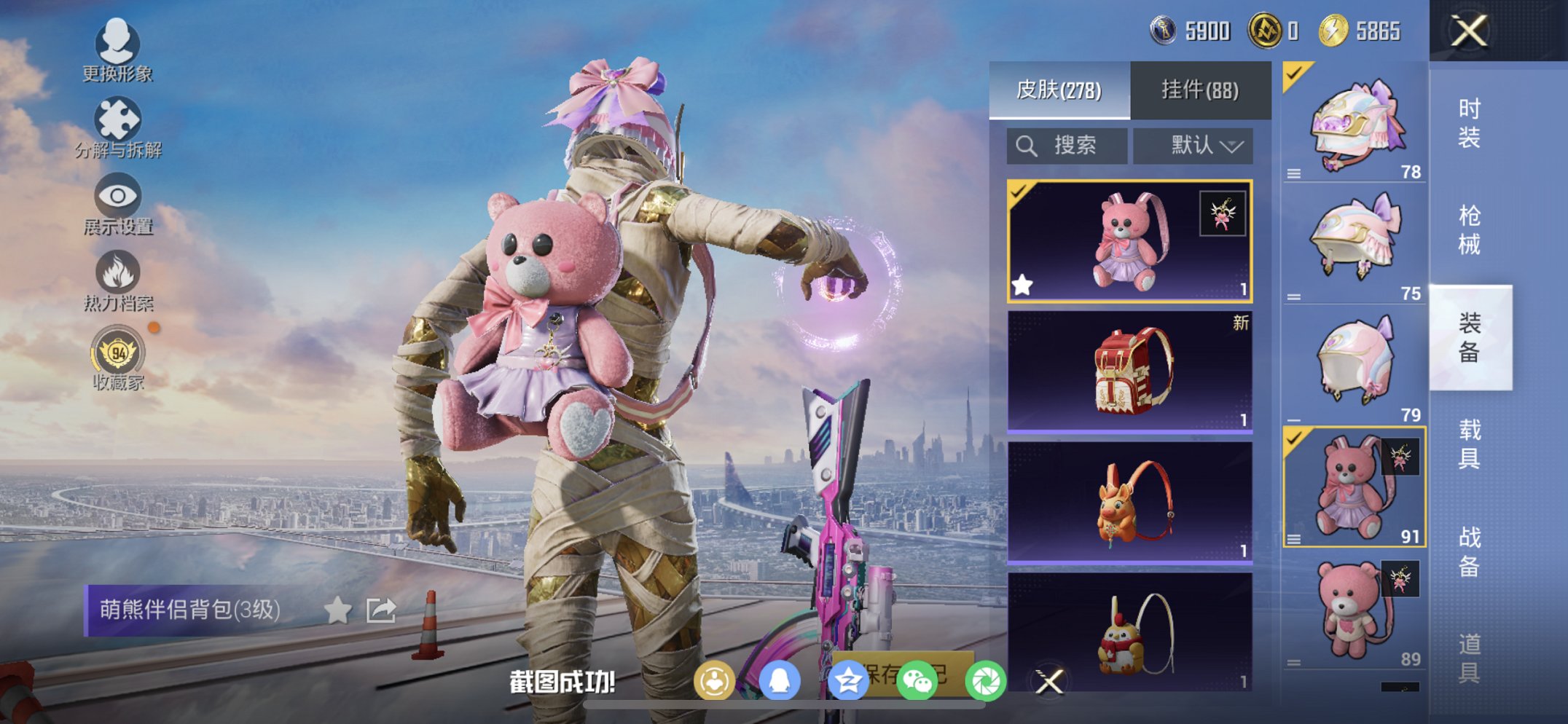This screenshot has height=724, width=1568.
Task: Open the 时装 outfit category
Action: tap(1469, 123)
